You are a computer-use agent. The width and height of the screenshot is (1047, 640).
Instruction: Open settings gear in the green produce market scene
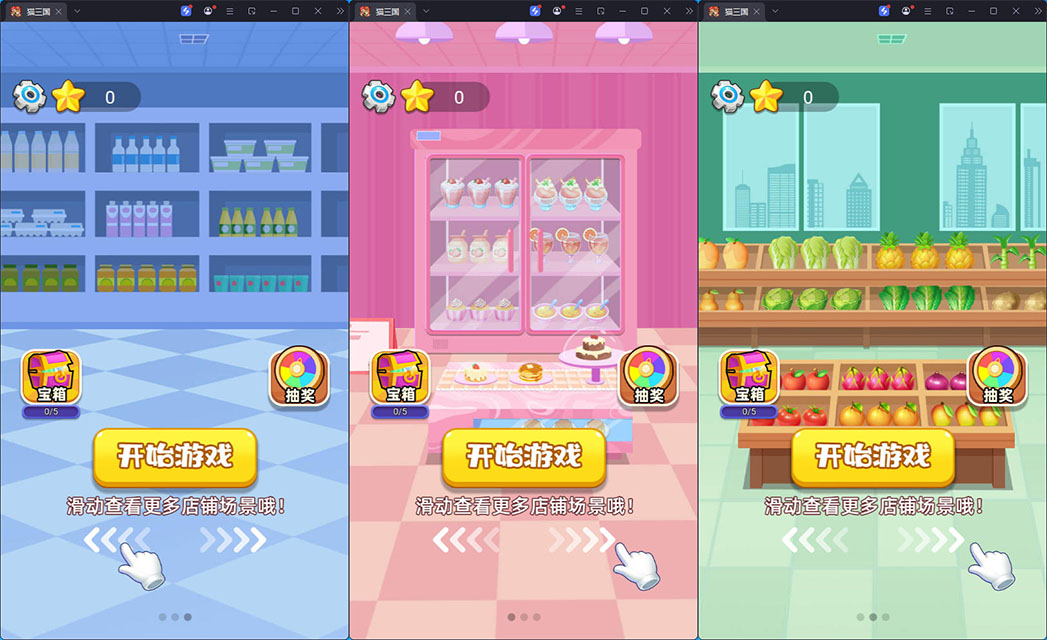click(727, 96)
